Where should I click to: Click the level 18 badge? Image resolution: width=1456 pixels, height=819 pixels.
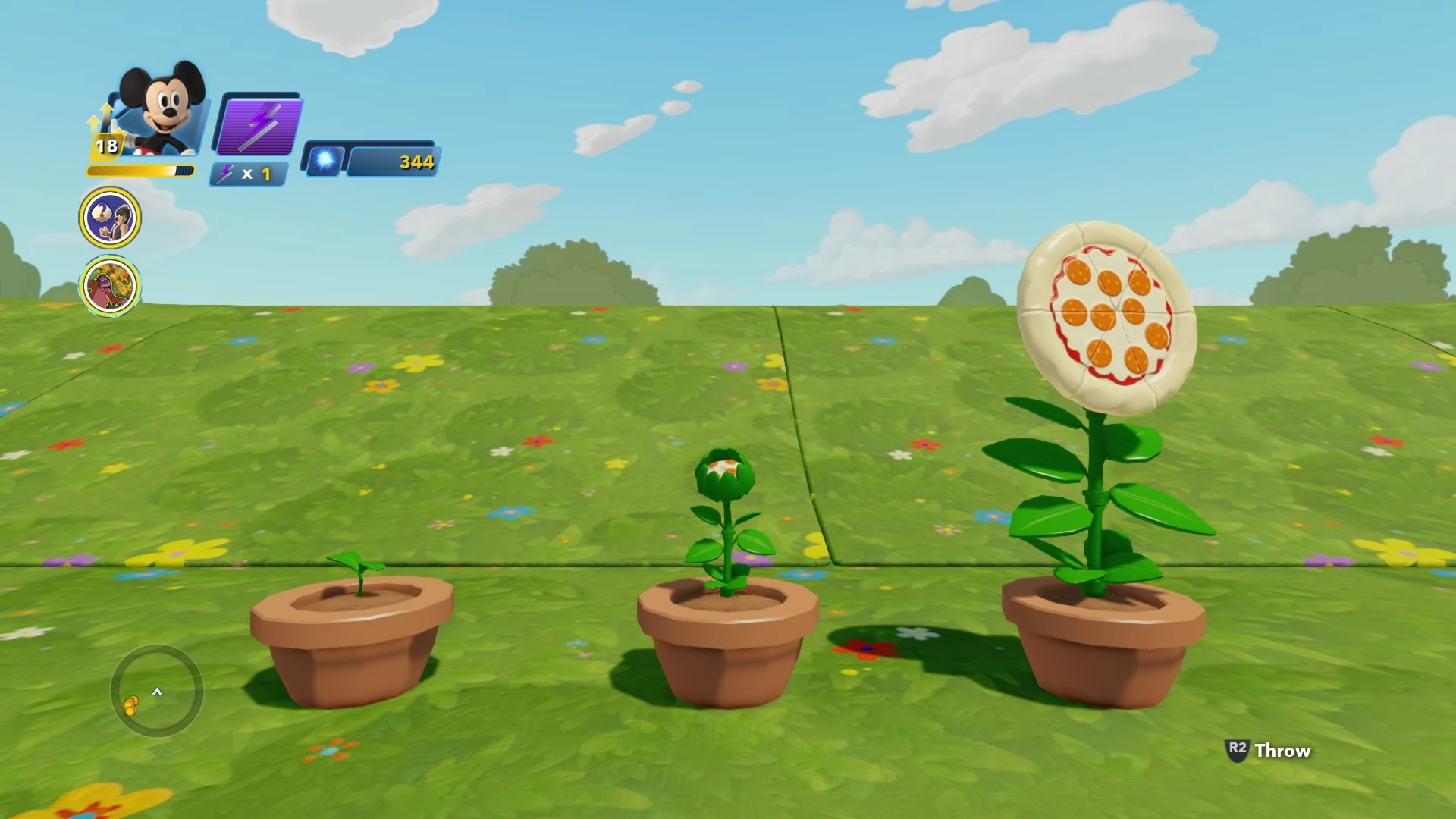pyautogui.click(x=107, y=144)
